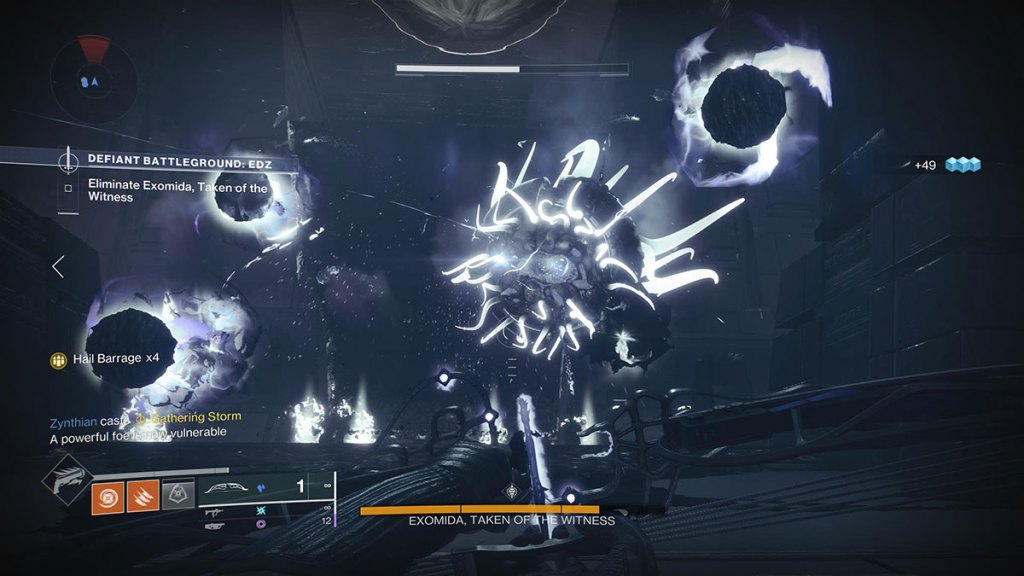
Task: Select the Eliminate Exomida objective checkbox
Action: click(x=68, y=186)
